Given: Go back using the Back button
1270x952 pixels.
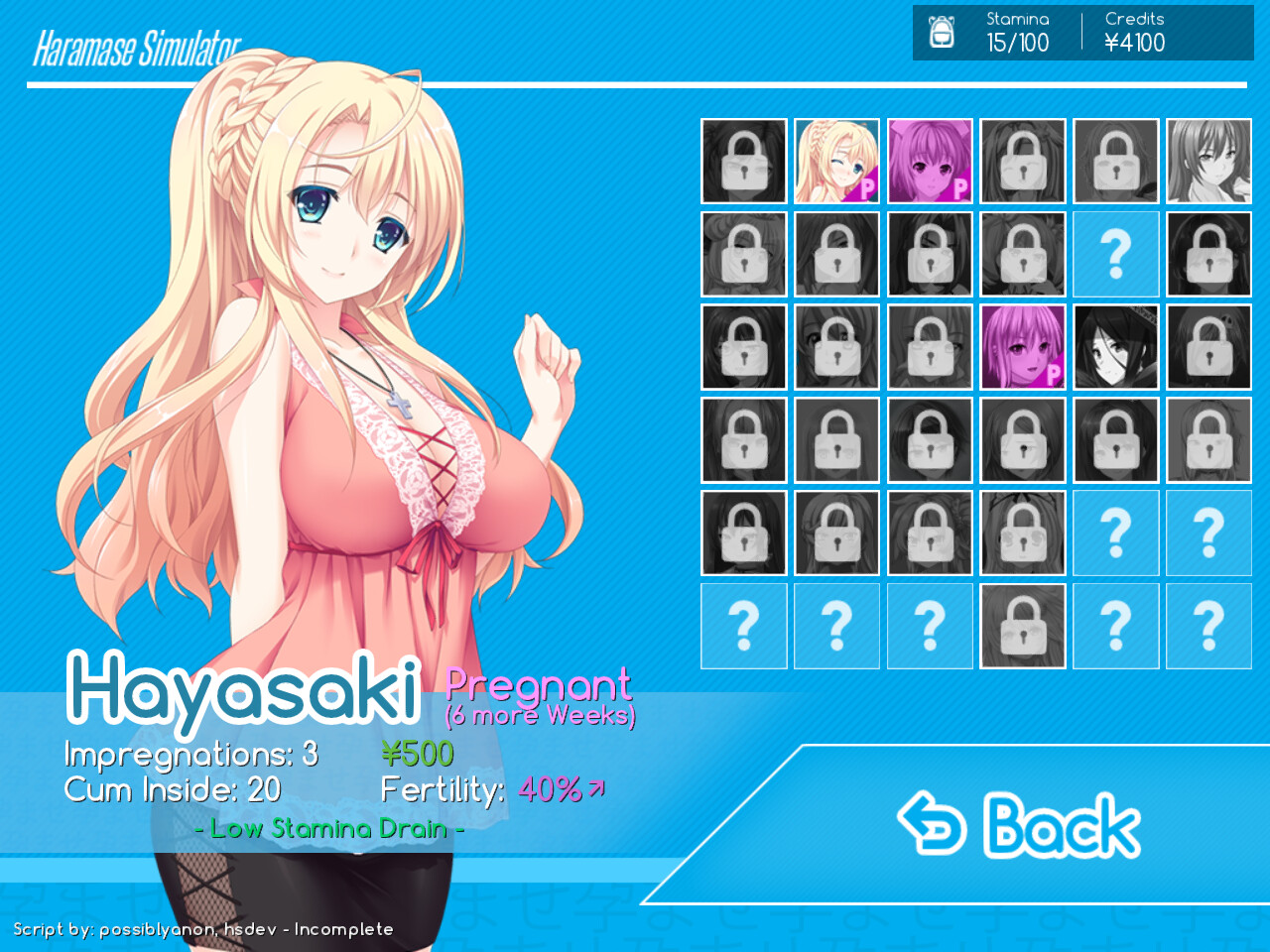Looking at the screenshot, I should point(1020,825).
